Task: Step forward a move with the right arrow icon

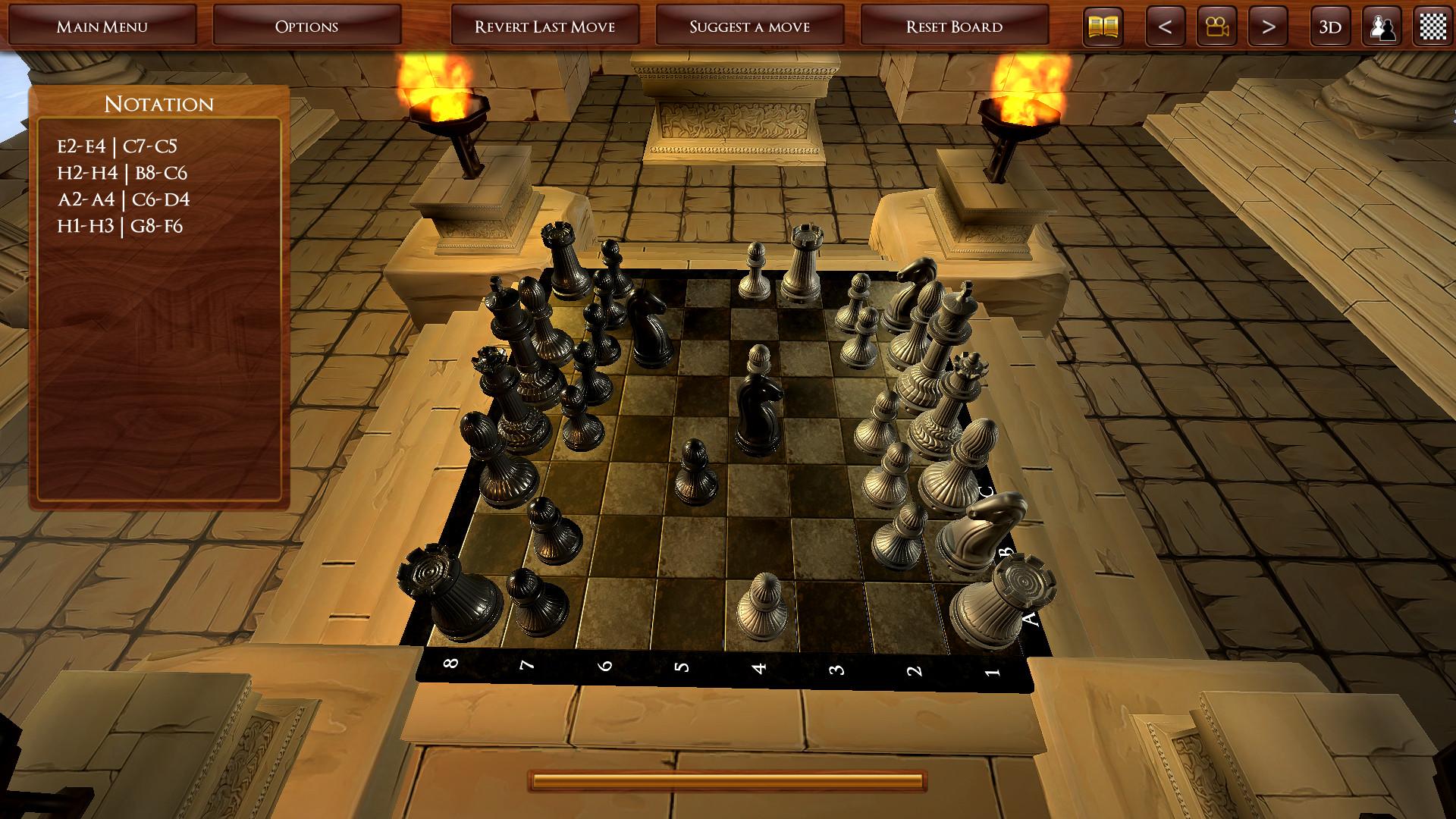Action: (x=1272, y=26)
